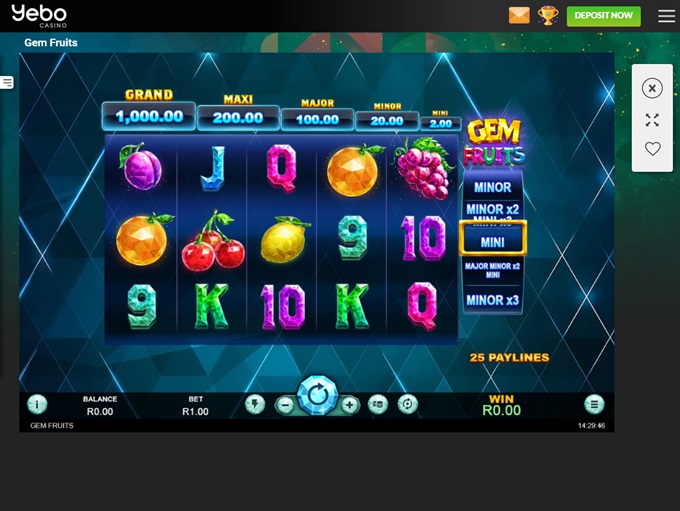Expand the game to fullscreen
The width and height of the screenshot is (680, 511).
click(x=652, y=120)
